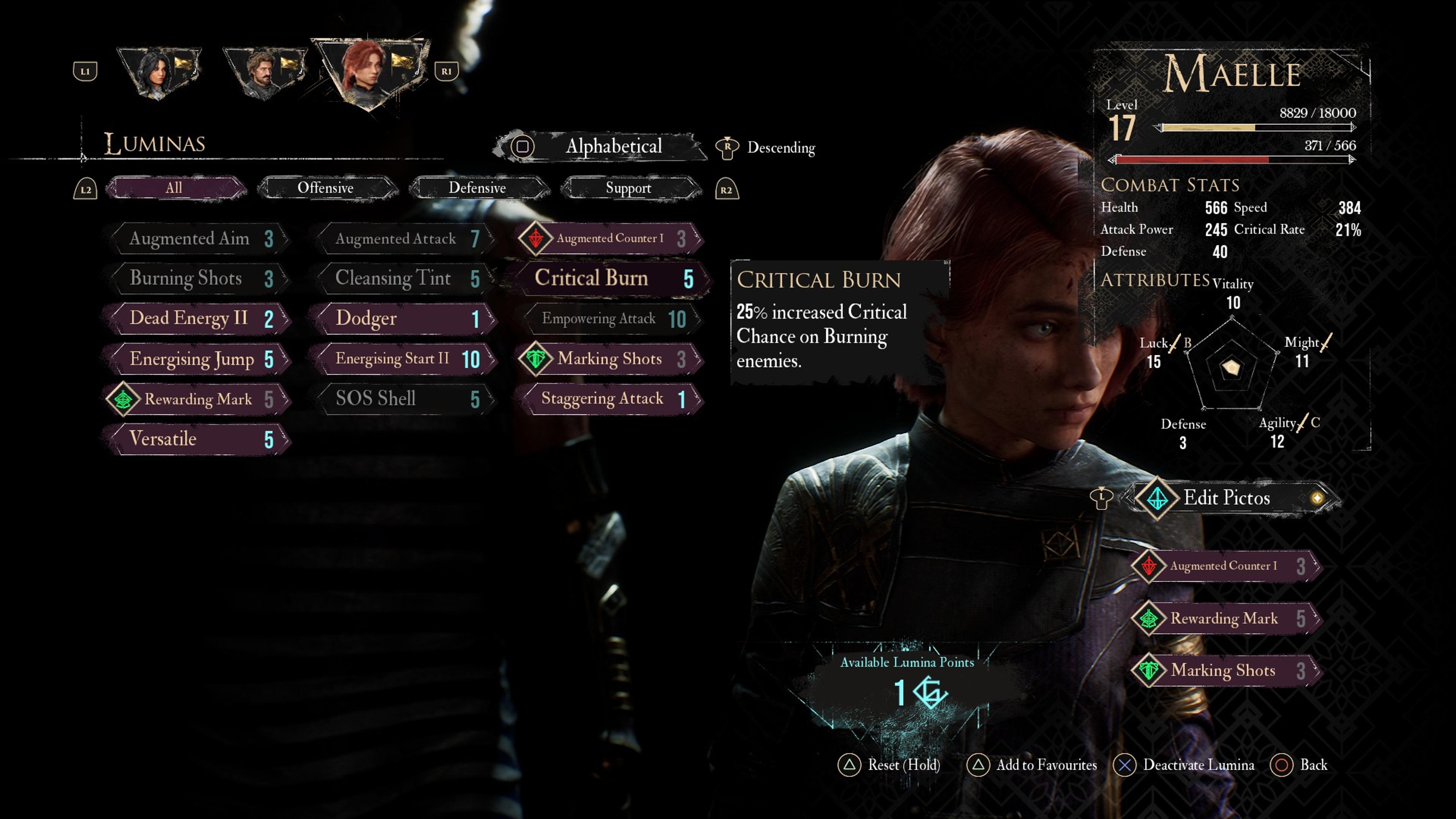Select the Critical Burn lumina

(610, 278)
